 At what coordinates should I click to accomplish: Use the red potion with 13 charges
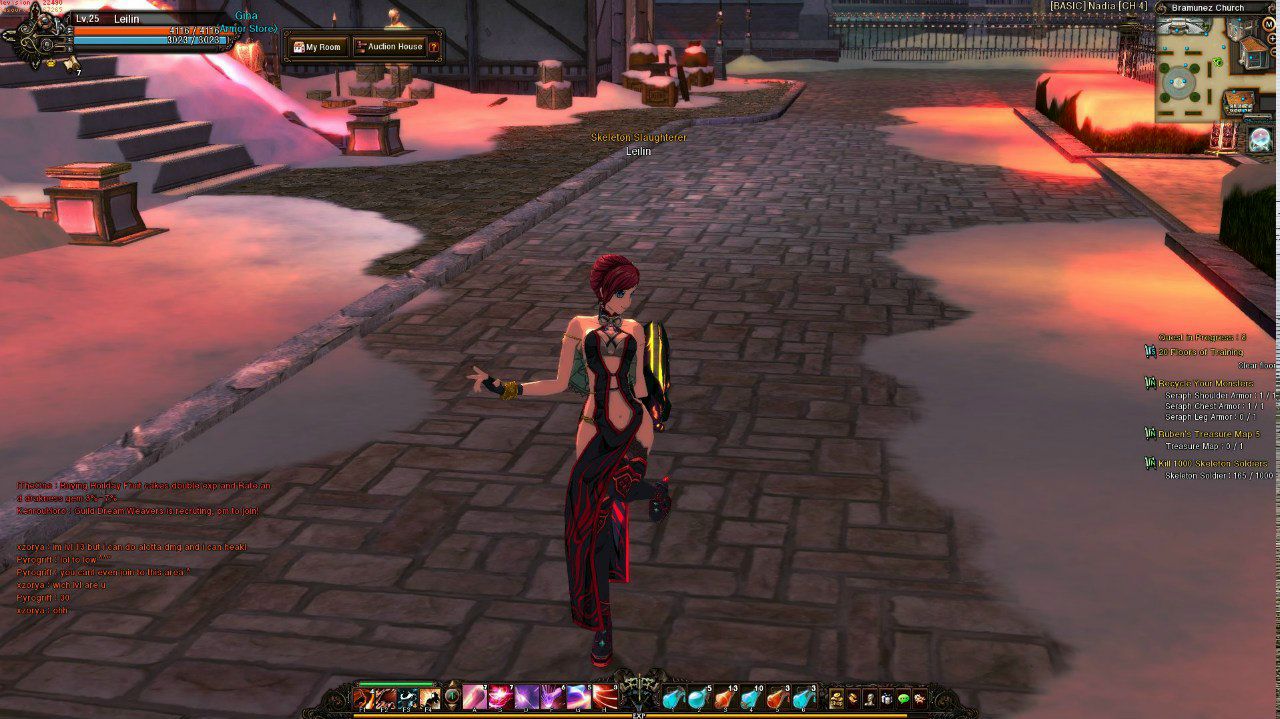point(725,699)
